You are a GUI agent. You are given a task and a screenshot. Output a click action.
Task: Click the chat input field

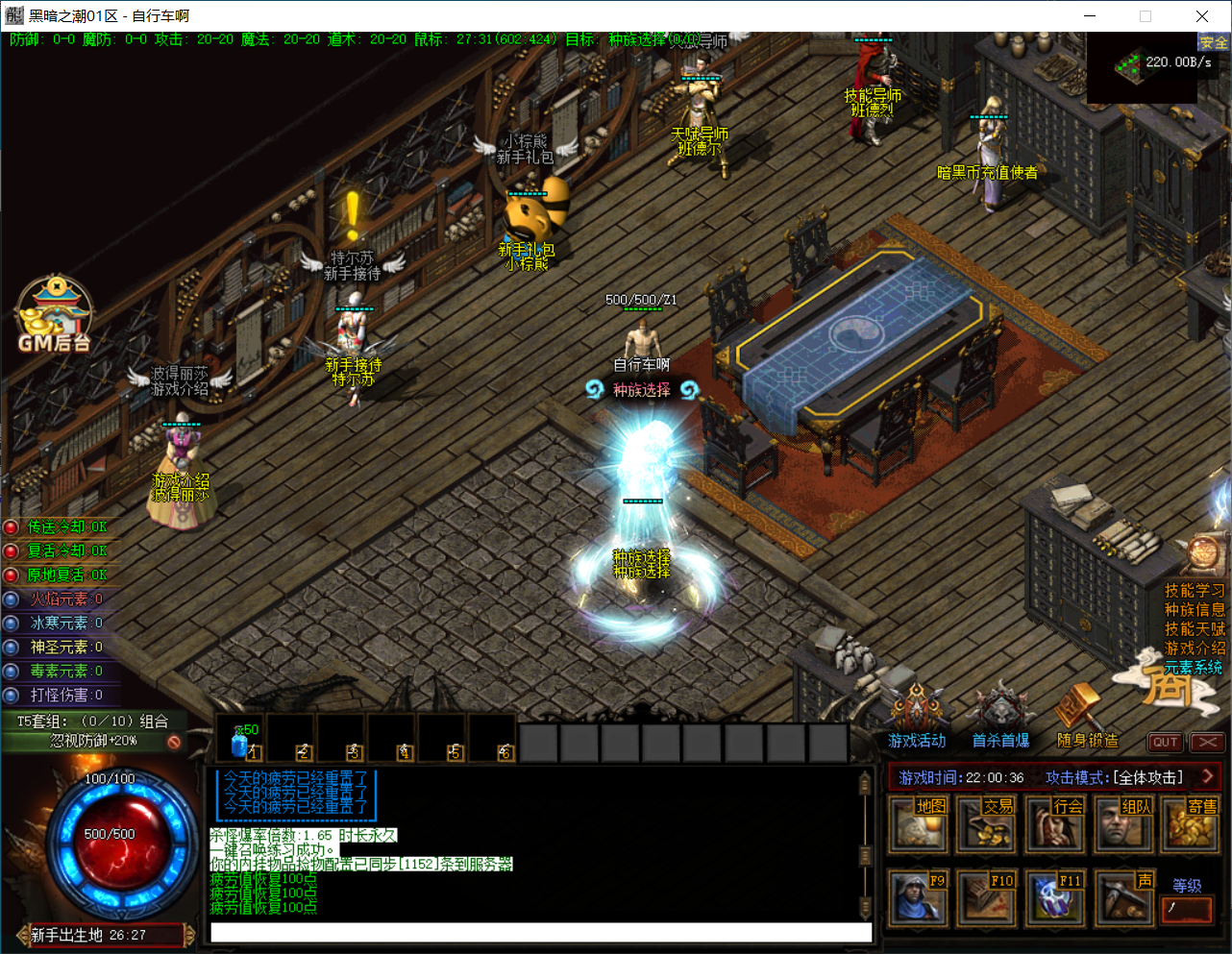[x=541, y=932]
